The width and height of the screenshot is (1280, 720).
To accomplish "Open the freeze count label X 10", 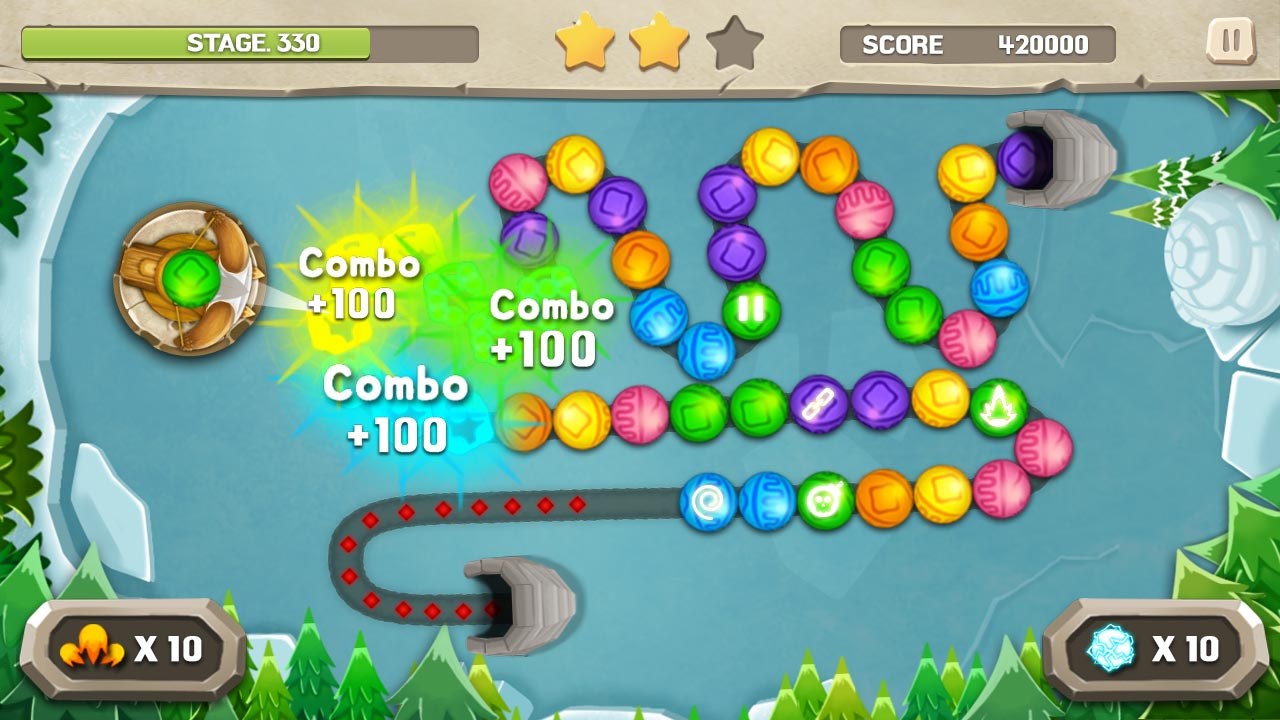I will coord(1185,648).
